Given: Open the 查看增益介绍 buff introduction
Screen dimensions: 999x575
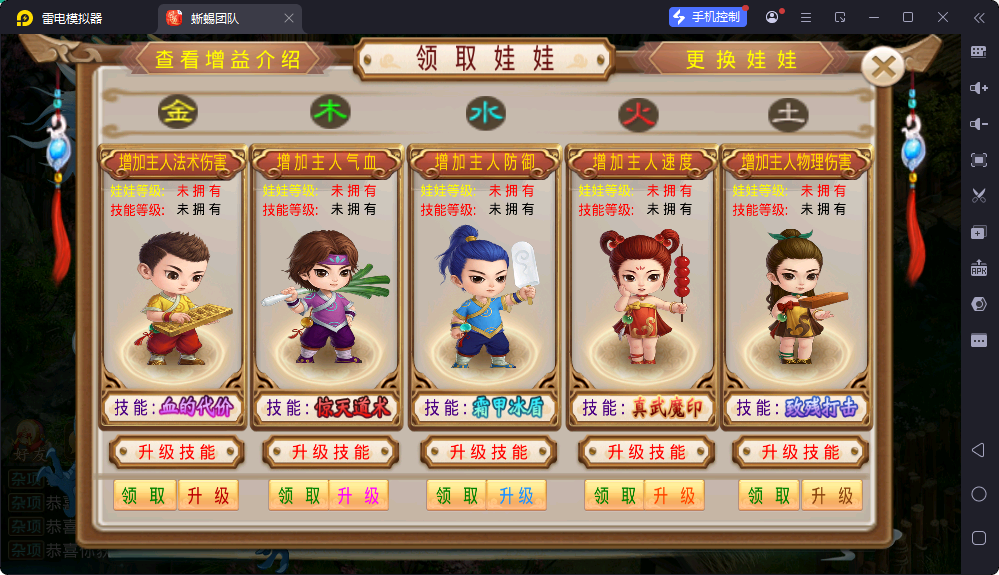Looking at the screenshot, I should point(227,59).
